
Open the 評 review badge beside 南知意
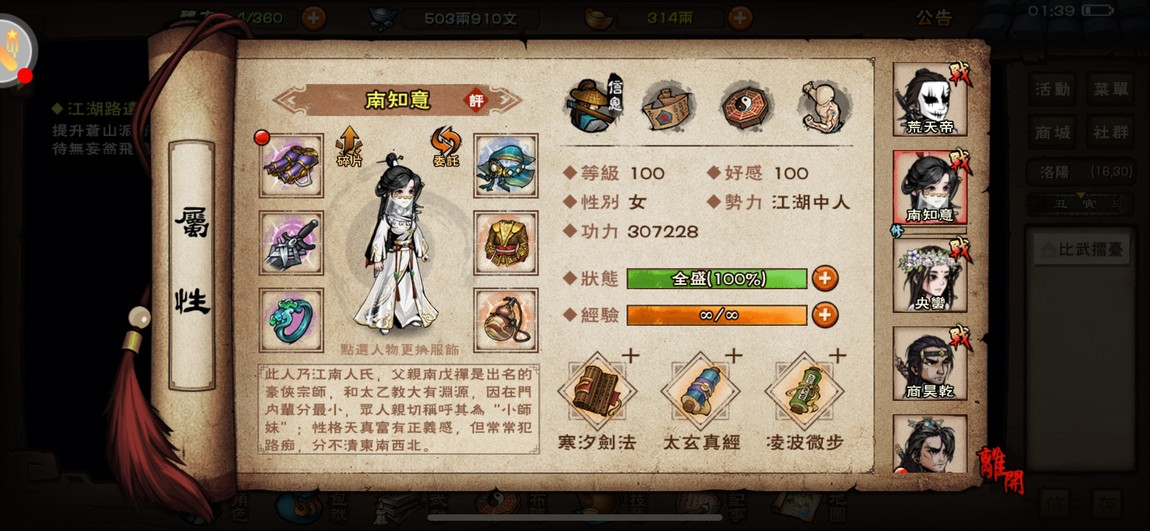(476, 100)
